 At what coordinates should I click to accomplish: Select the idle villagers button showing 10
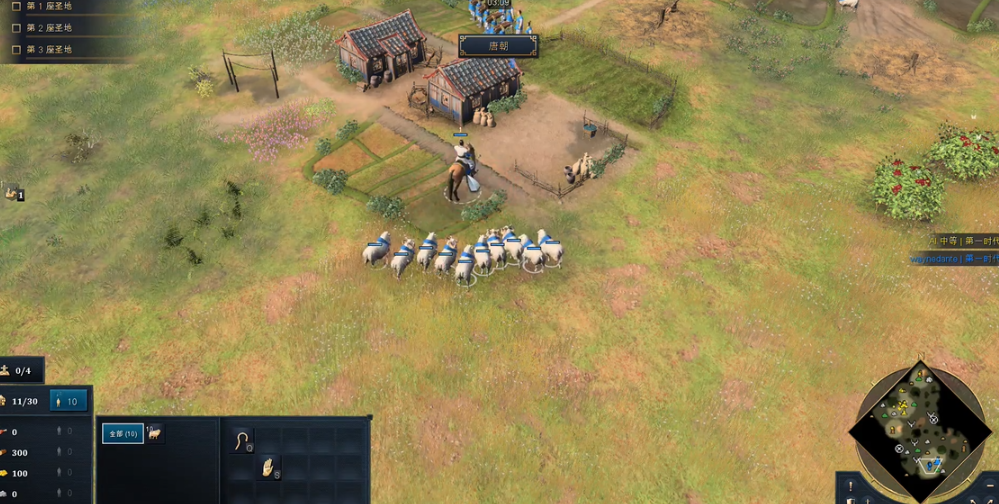[69, 401]
